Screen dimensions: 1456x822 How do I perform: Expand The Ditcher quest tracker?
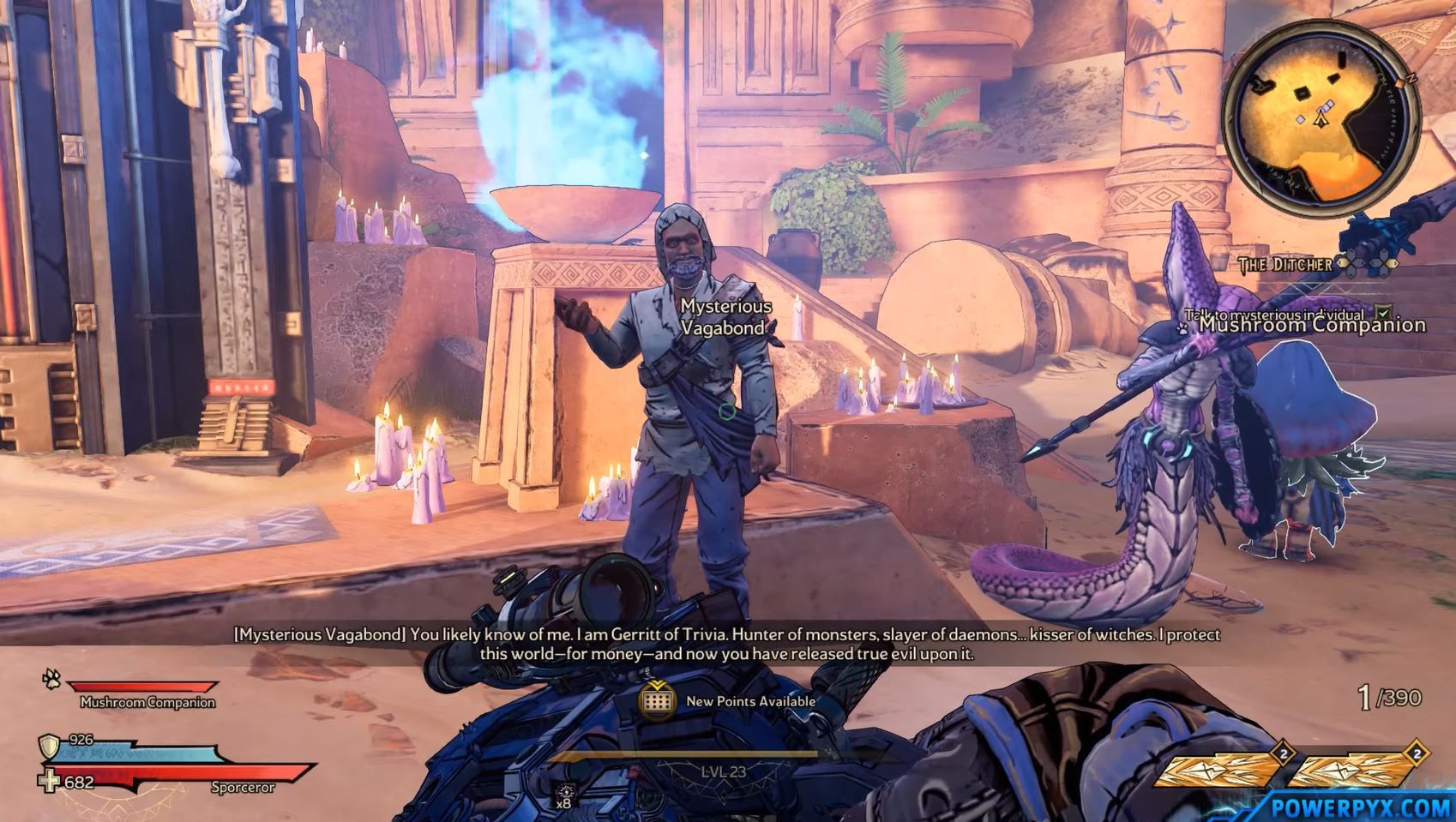[1284, 264]
